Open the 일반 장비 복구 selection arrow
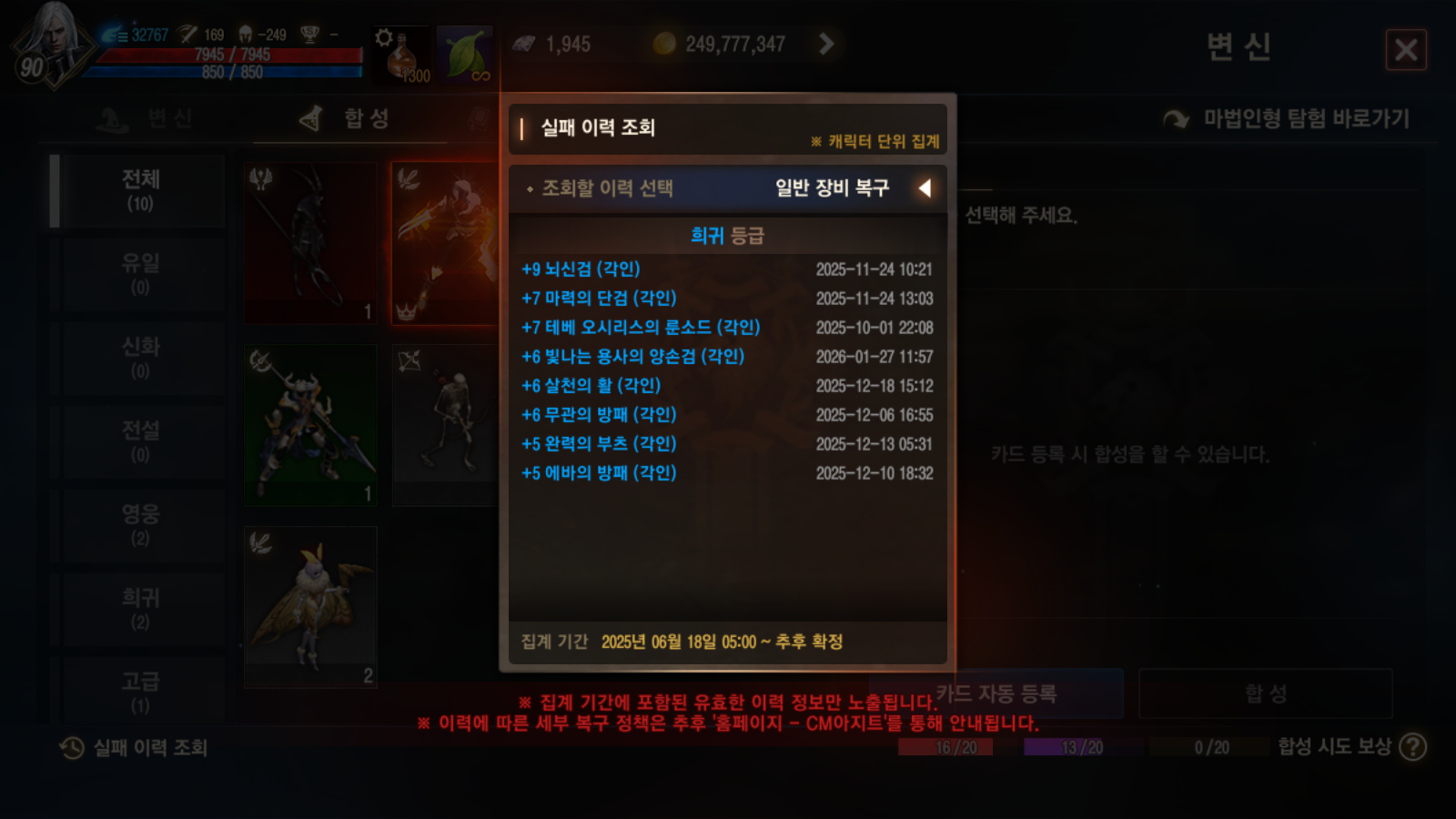This screenshot has height=819, width=1456. click(925, 188)
